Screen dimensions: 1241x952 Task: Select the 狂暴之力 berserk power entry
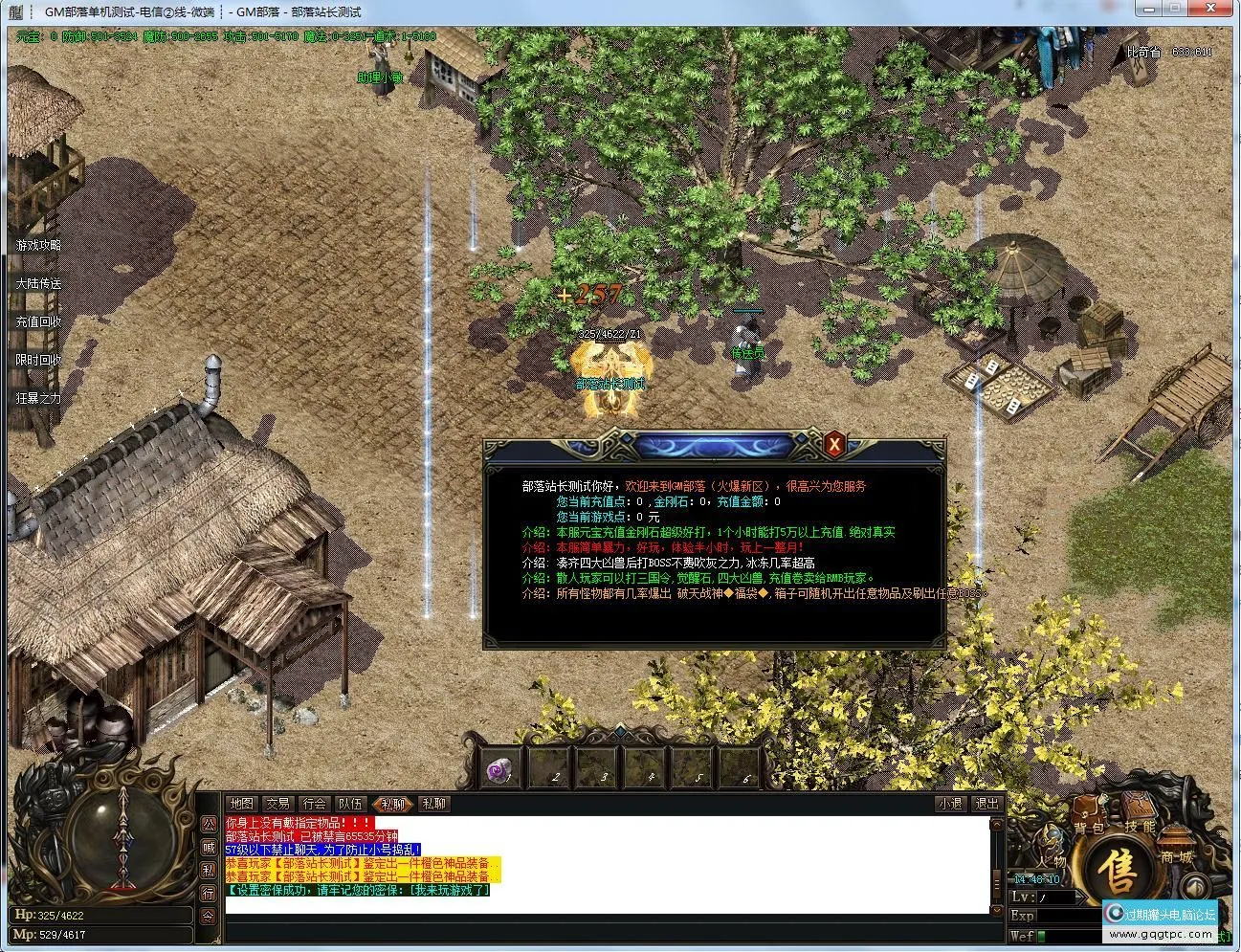click(x=38, y=399)
